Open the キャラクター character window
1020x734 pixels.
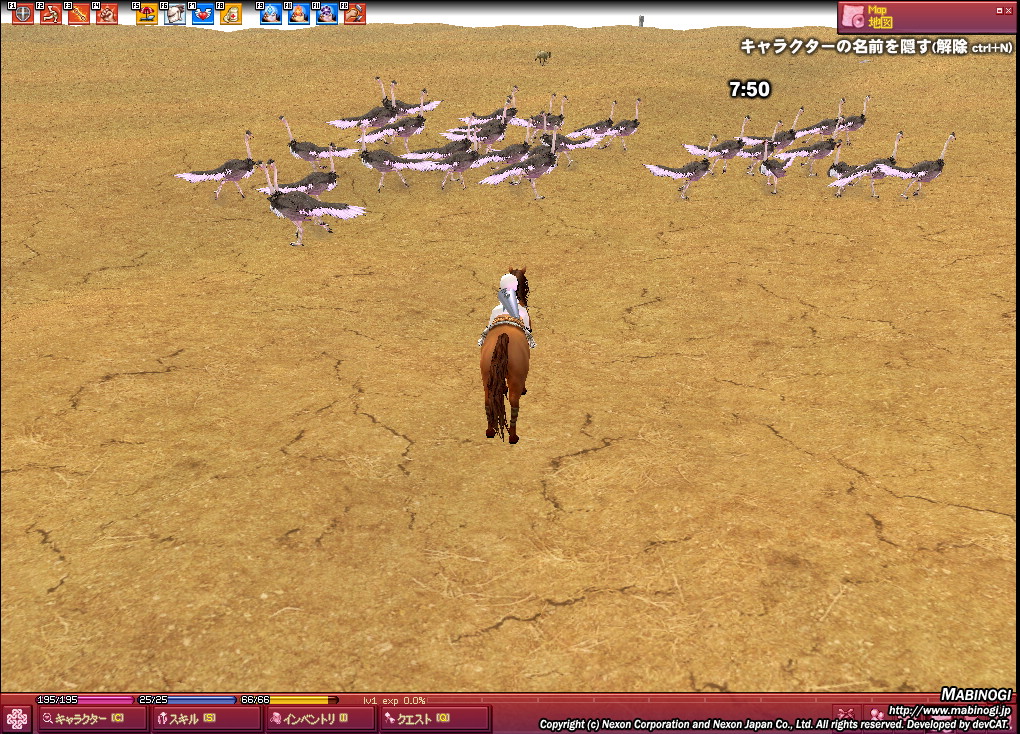pos(92,718)
